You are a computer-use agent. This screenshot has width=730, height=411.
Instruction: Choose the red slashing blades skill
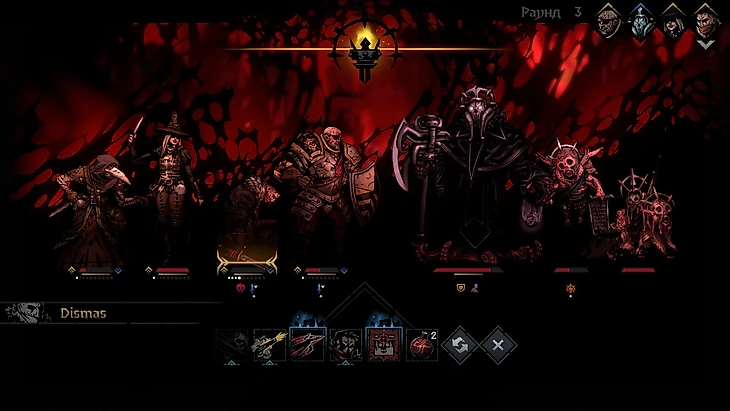[x=307, y=345]
